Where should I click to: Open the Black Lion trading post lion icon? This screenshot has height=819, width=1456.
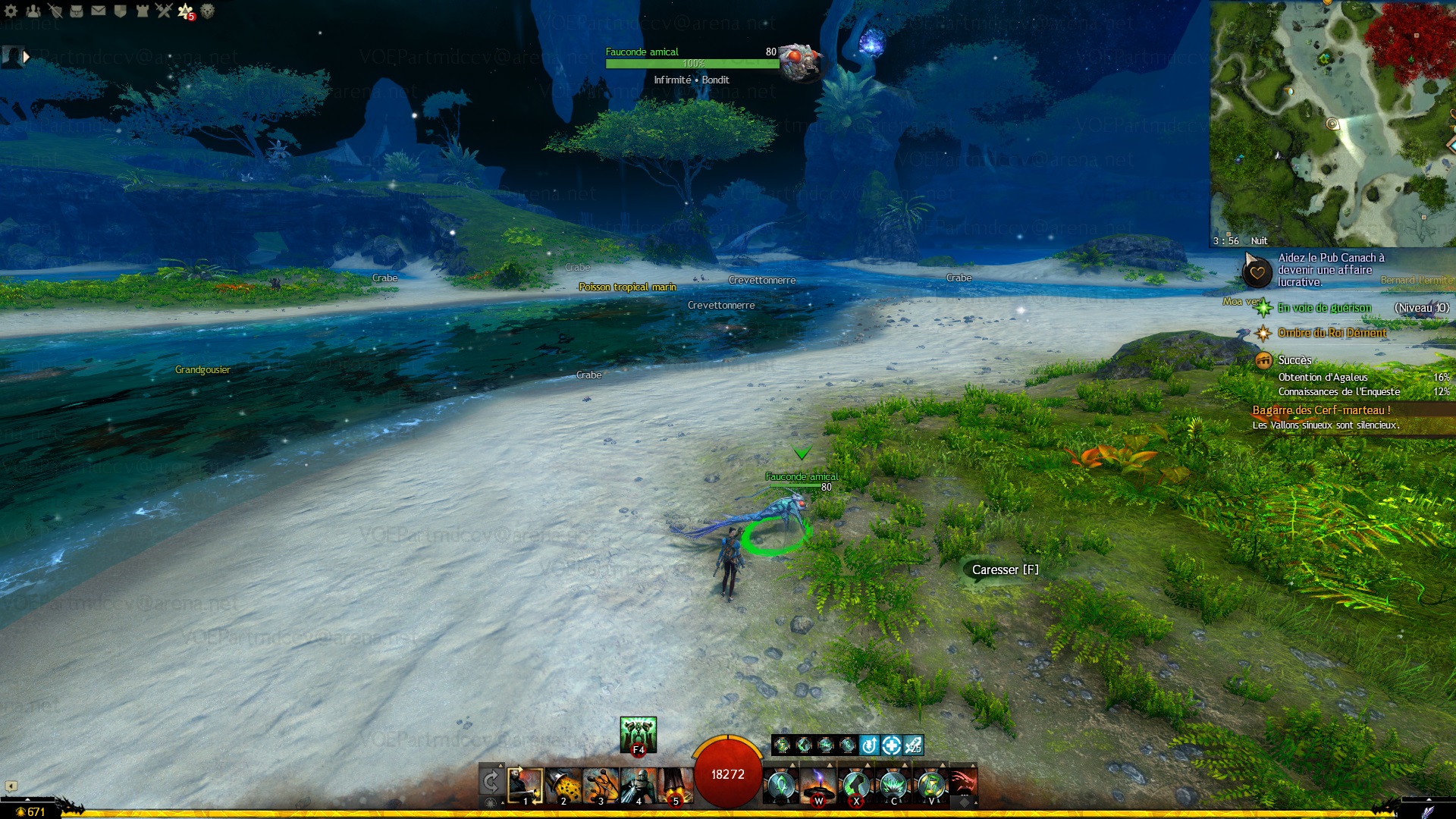(x=207, y=11)
